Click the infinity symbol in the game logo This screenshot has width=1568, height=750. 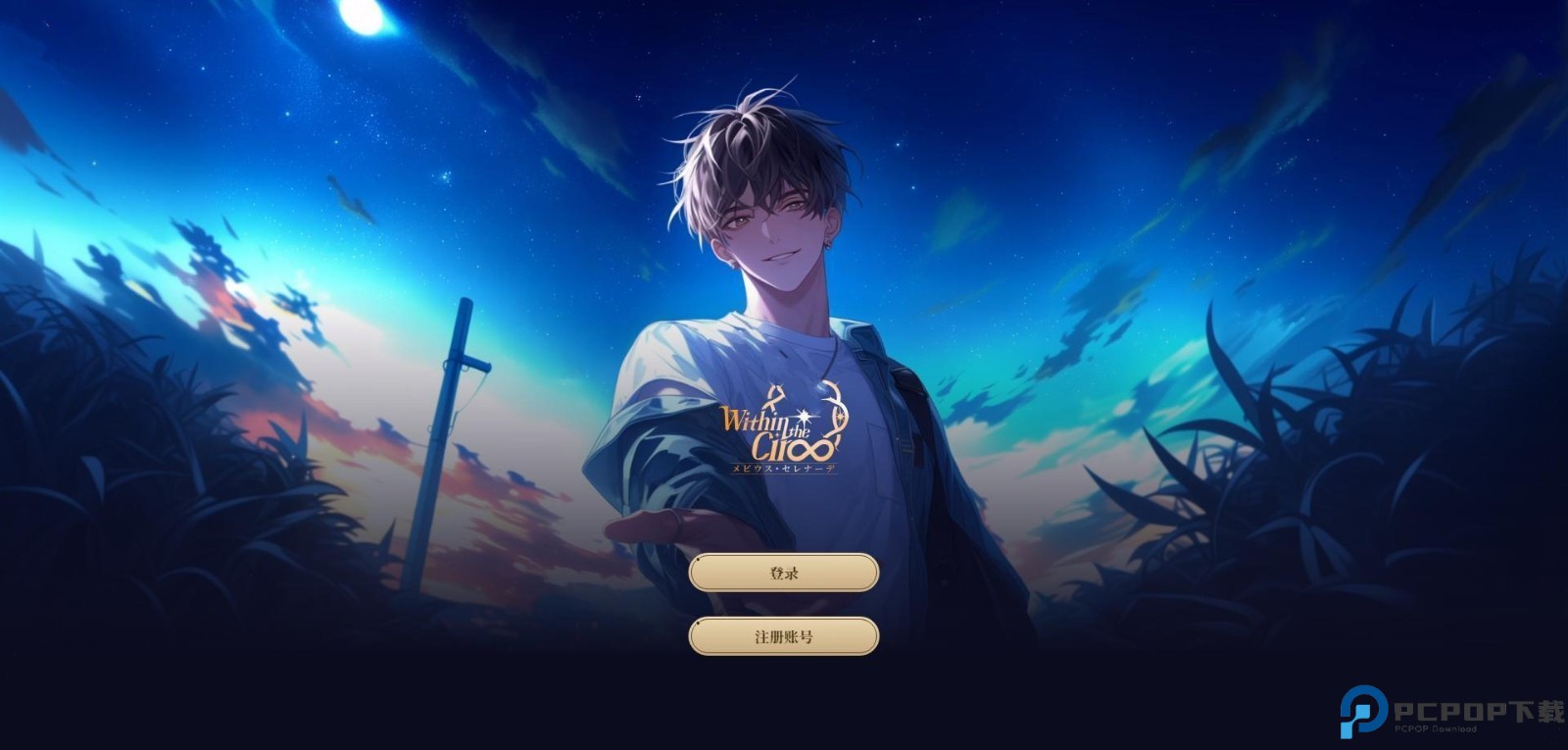(819, 449)
